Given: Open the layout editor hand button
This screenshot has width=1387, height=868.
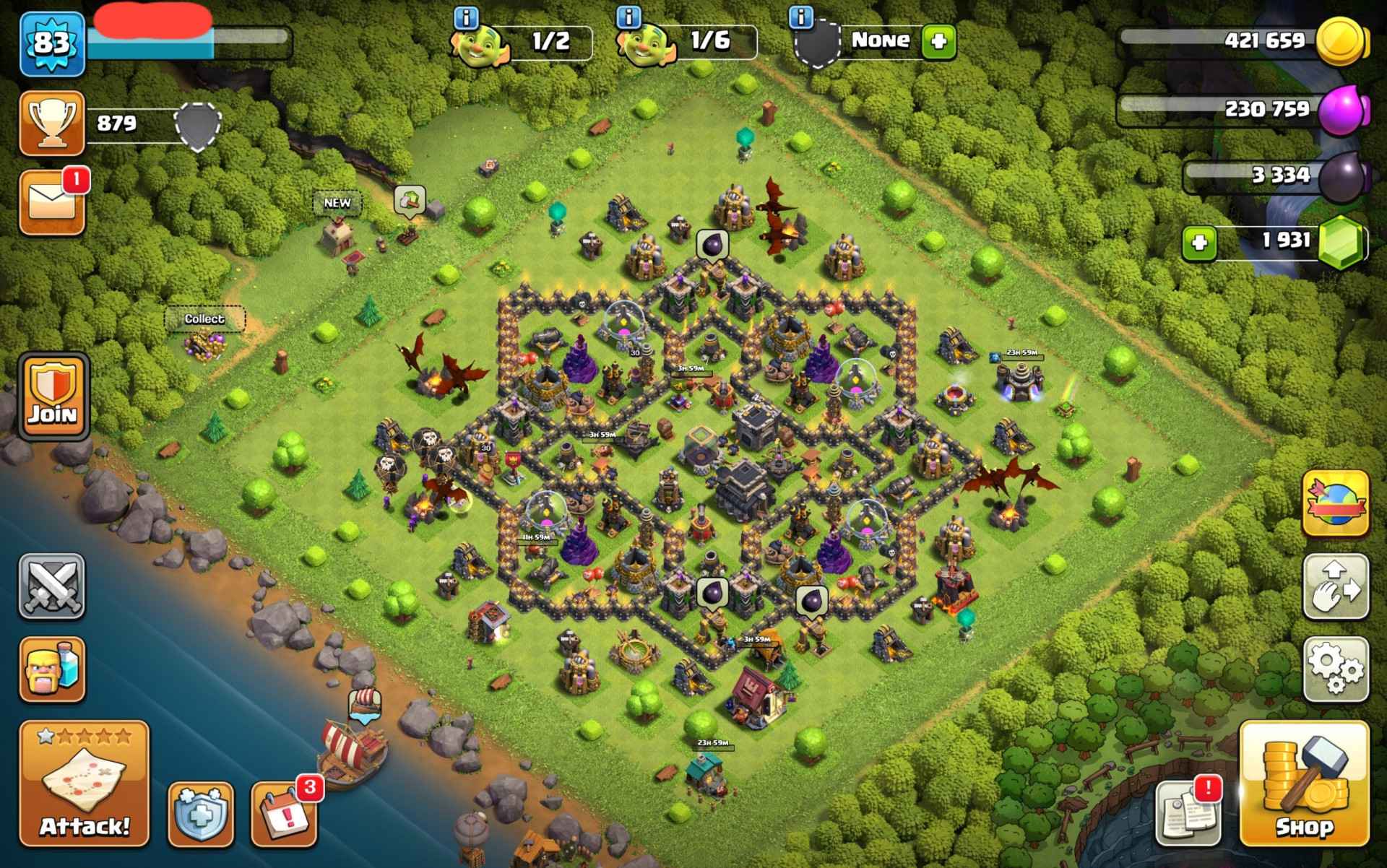Looking at the screenshot, I should tap(1336, 586).
